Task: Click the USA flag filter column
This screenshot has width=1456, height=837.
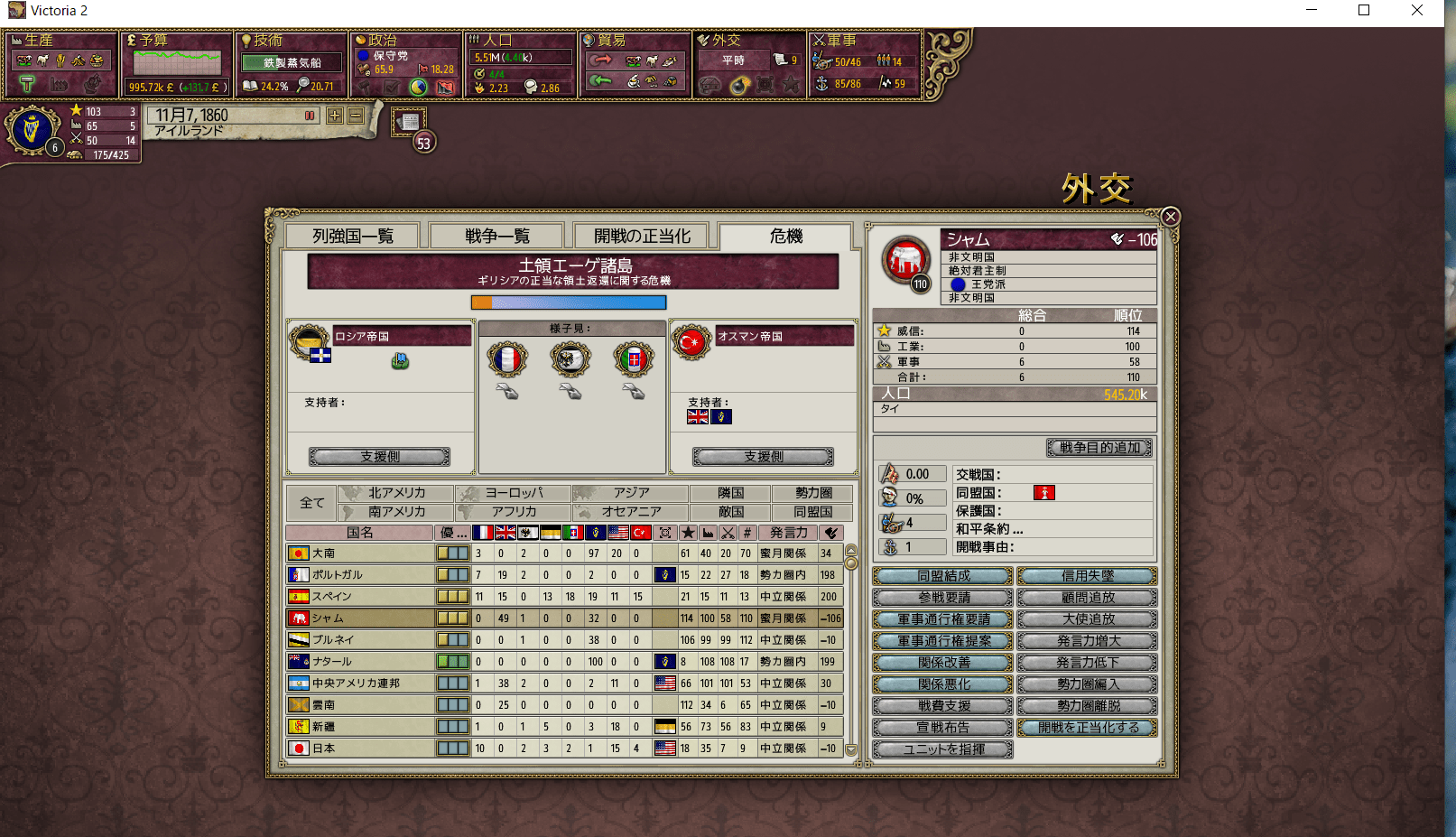Action: (618, 533)
